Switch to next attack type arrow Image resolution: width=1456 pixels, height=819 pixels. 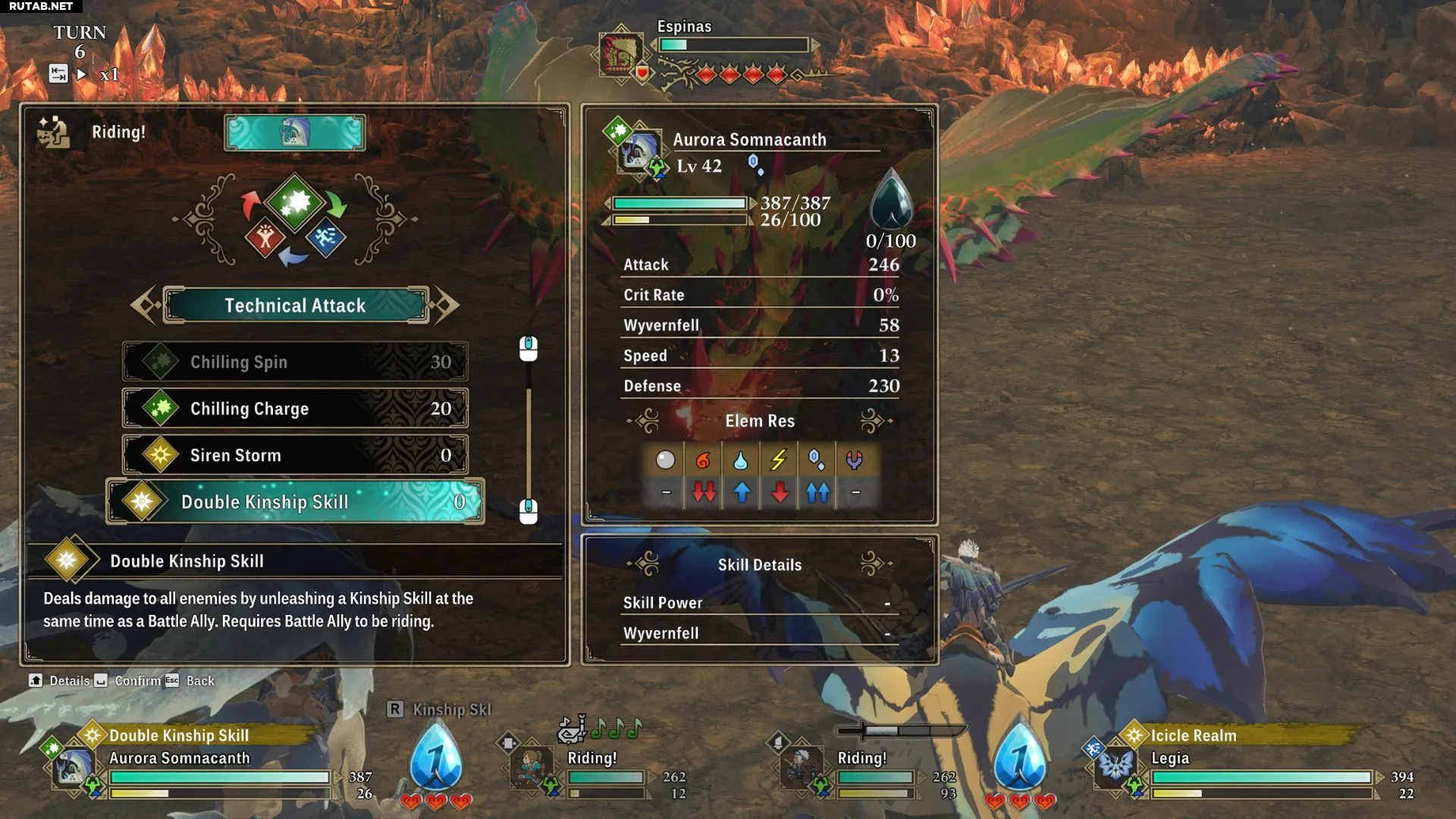pyautogui.click(x=446, y=305)
